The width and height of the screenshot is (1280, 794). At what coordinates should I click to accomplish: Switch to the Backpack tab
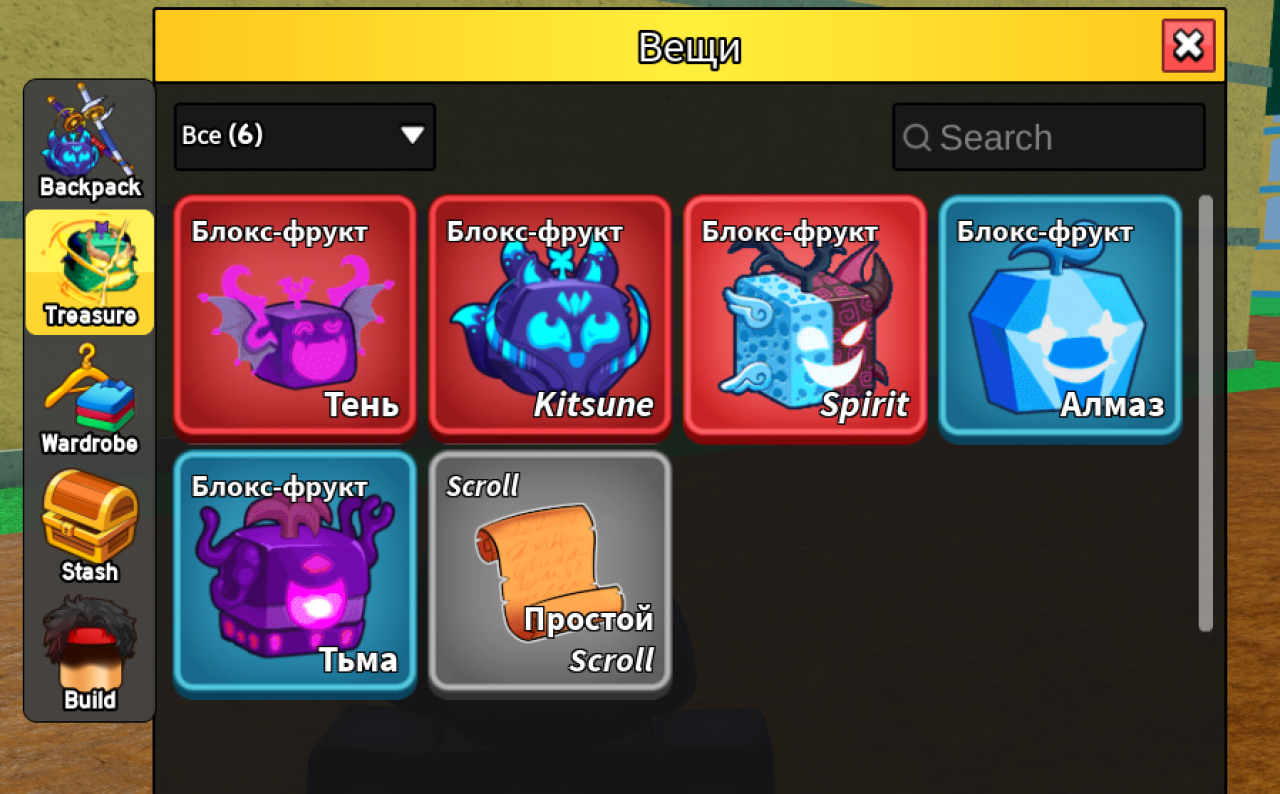[x=90, y=146]
